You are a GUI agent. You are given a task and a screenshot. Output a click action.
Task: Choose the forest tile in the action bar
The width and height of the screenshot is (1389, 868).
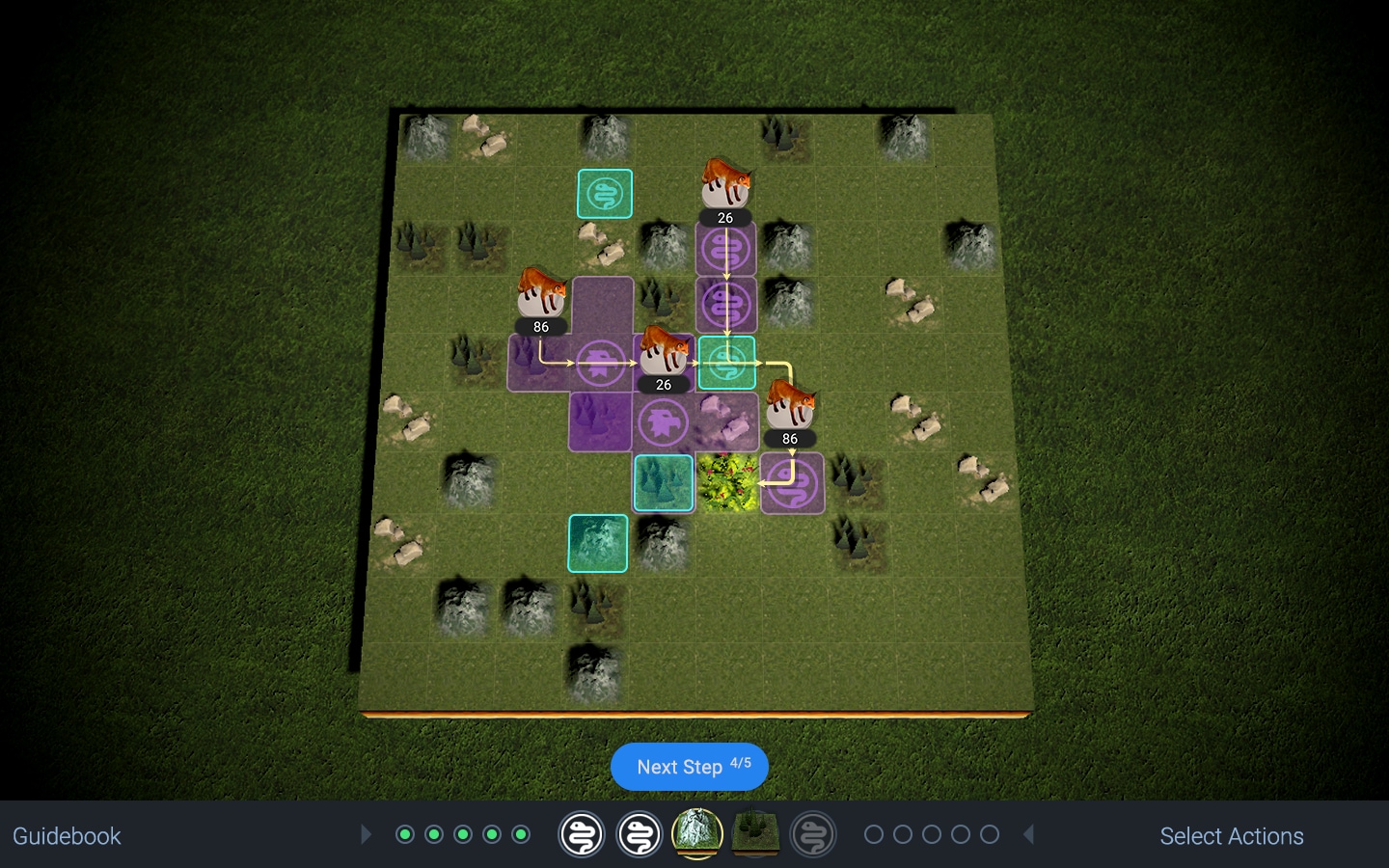tap(755, 834)
